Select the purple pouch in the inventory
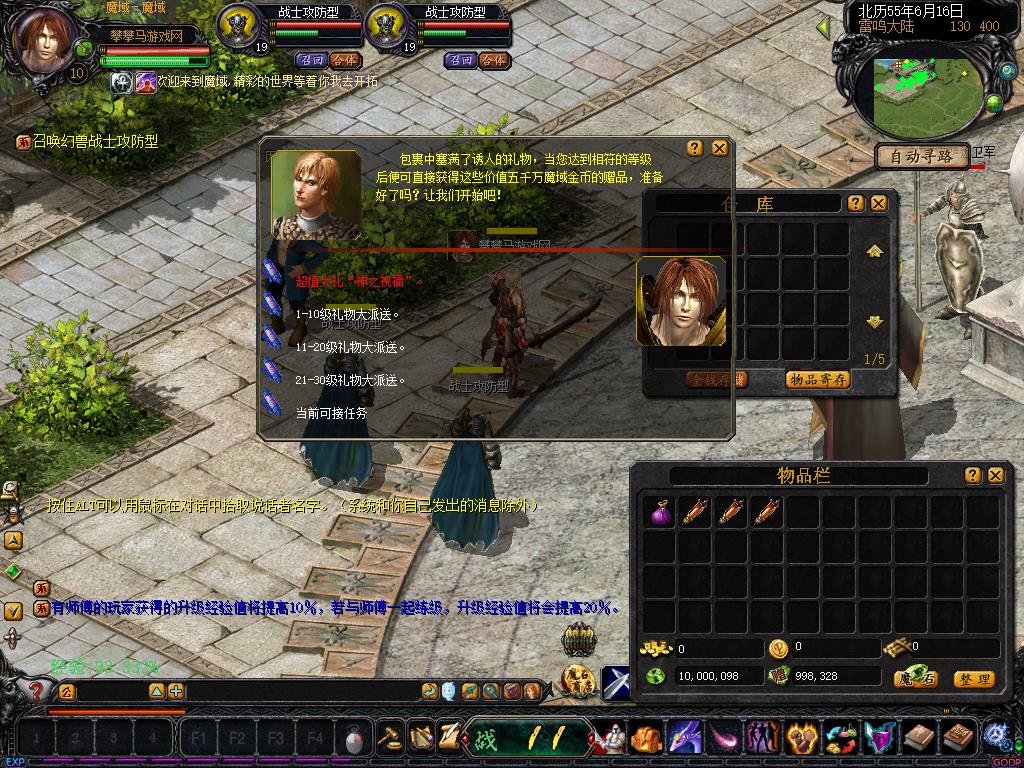 click(x=661, y=512)
